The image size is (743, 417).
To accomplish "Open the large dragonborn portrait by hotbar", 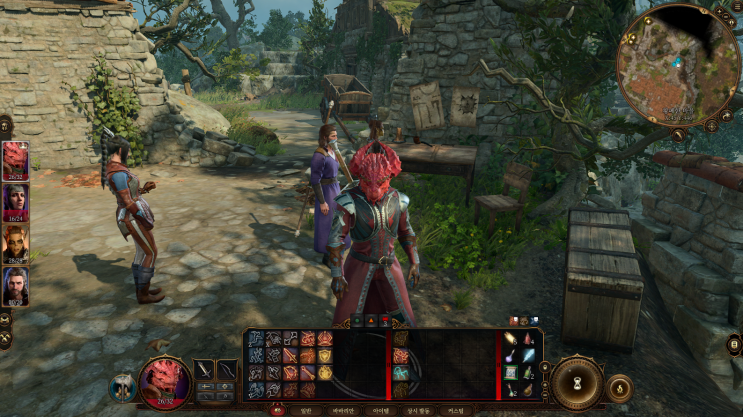I will 165,382.
